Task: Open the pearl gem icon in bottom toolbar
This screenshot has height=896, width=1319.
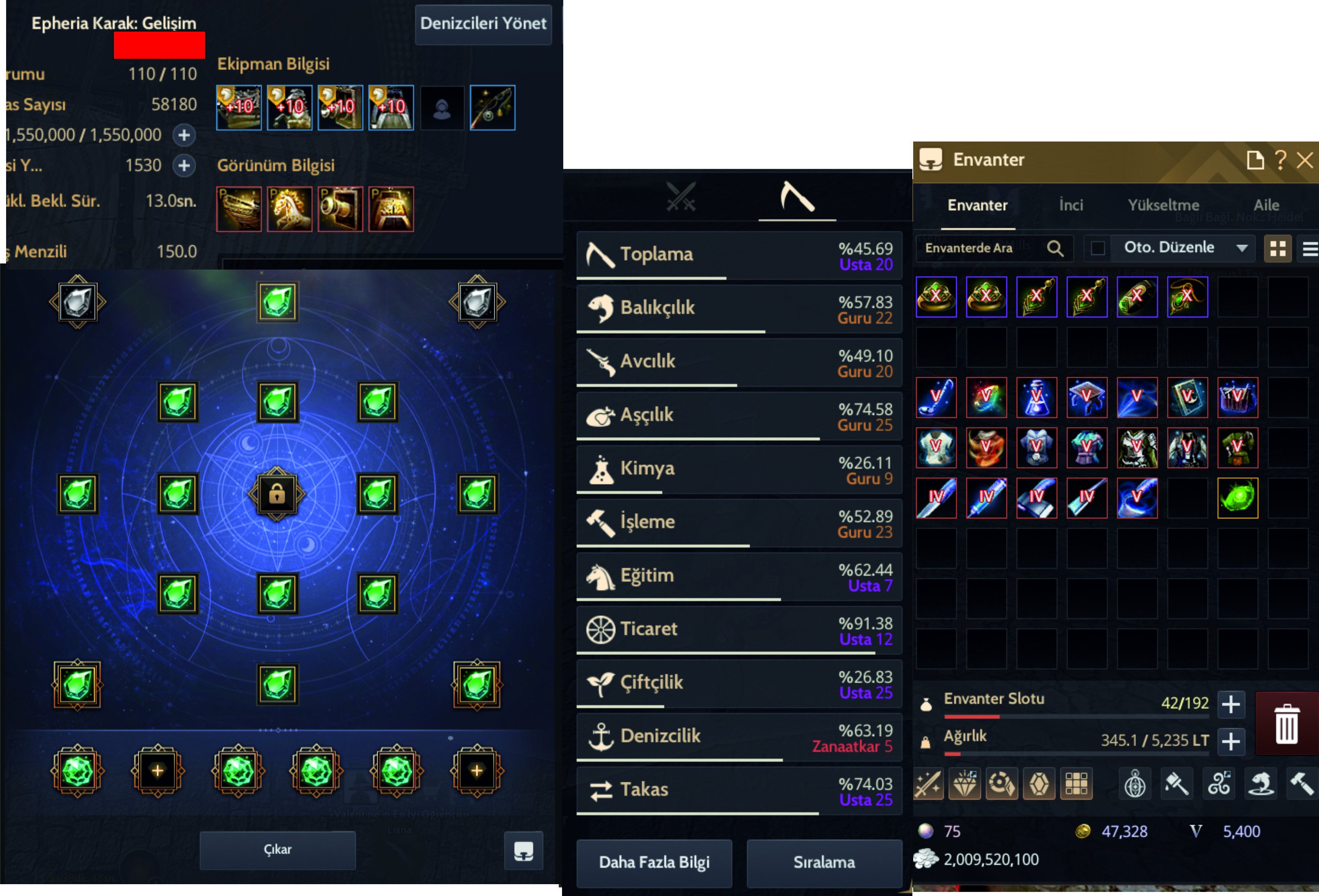Action: [x=965, y=784]
